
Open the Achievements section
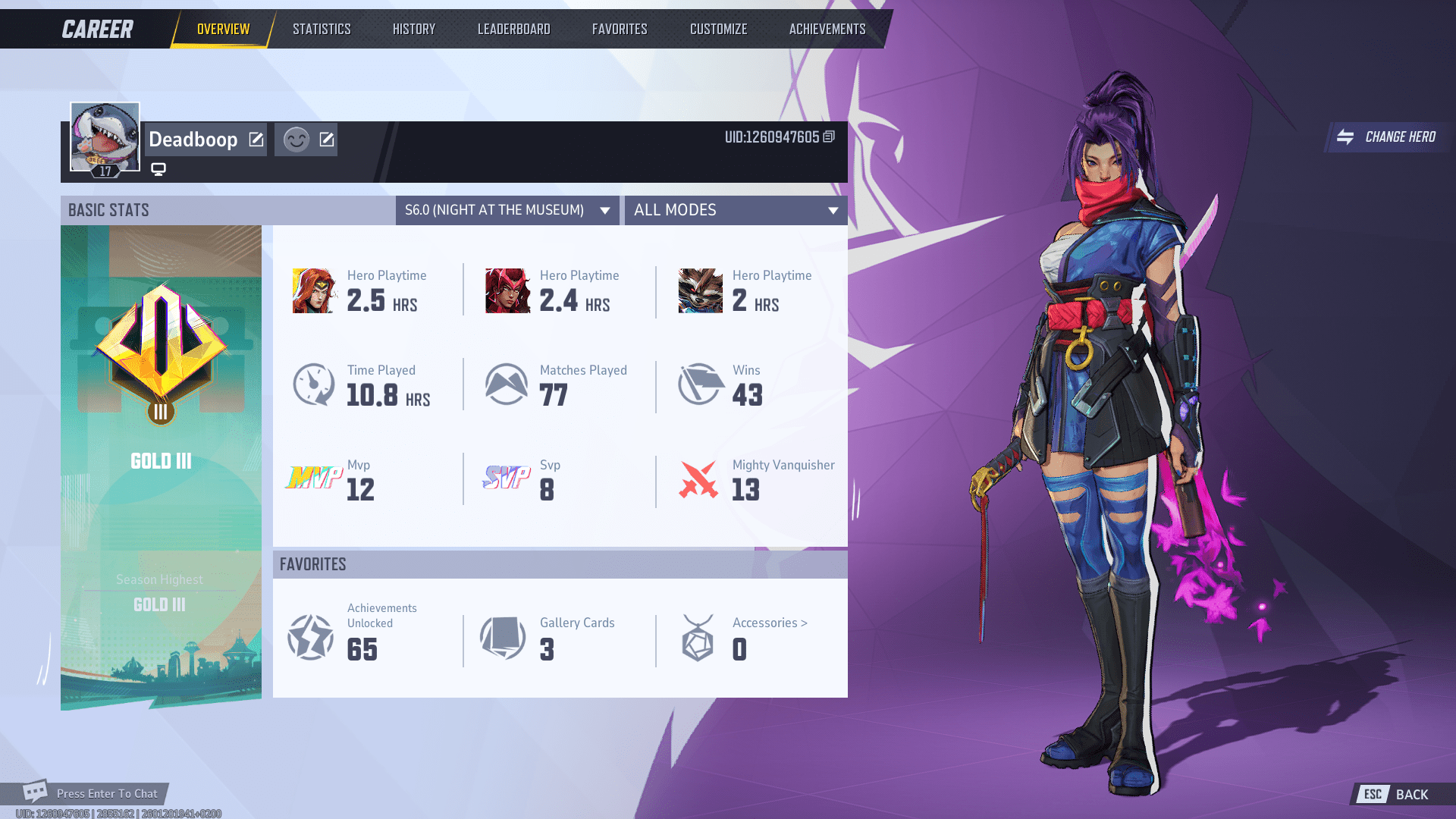coord(827,29)
